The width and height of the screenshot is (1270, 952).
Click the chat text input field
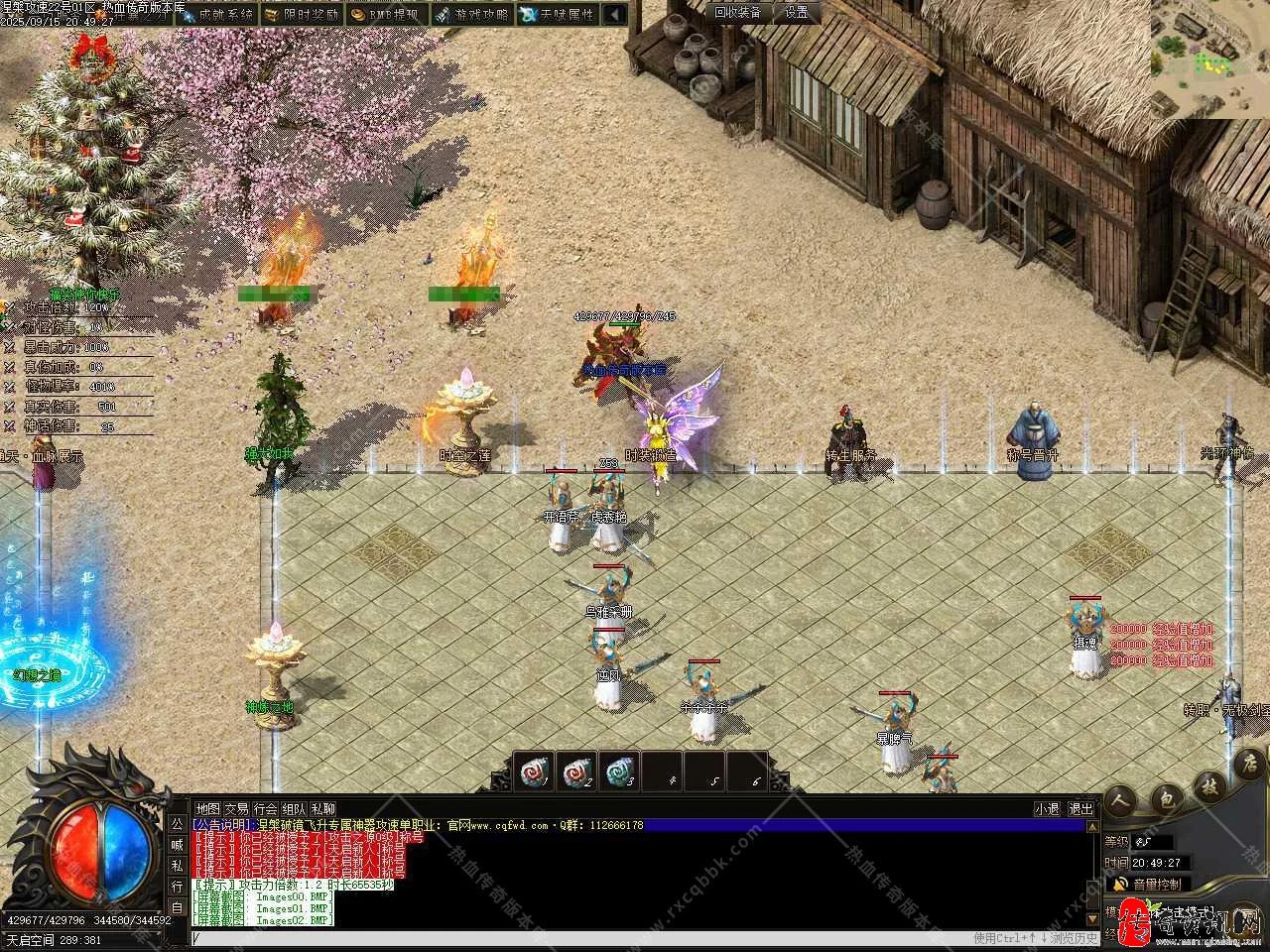click(x=575, y=937)
